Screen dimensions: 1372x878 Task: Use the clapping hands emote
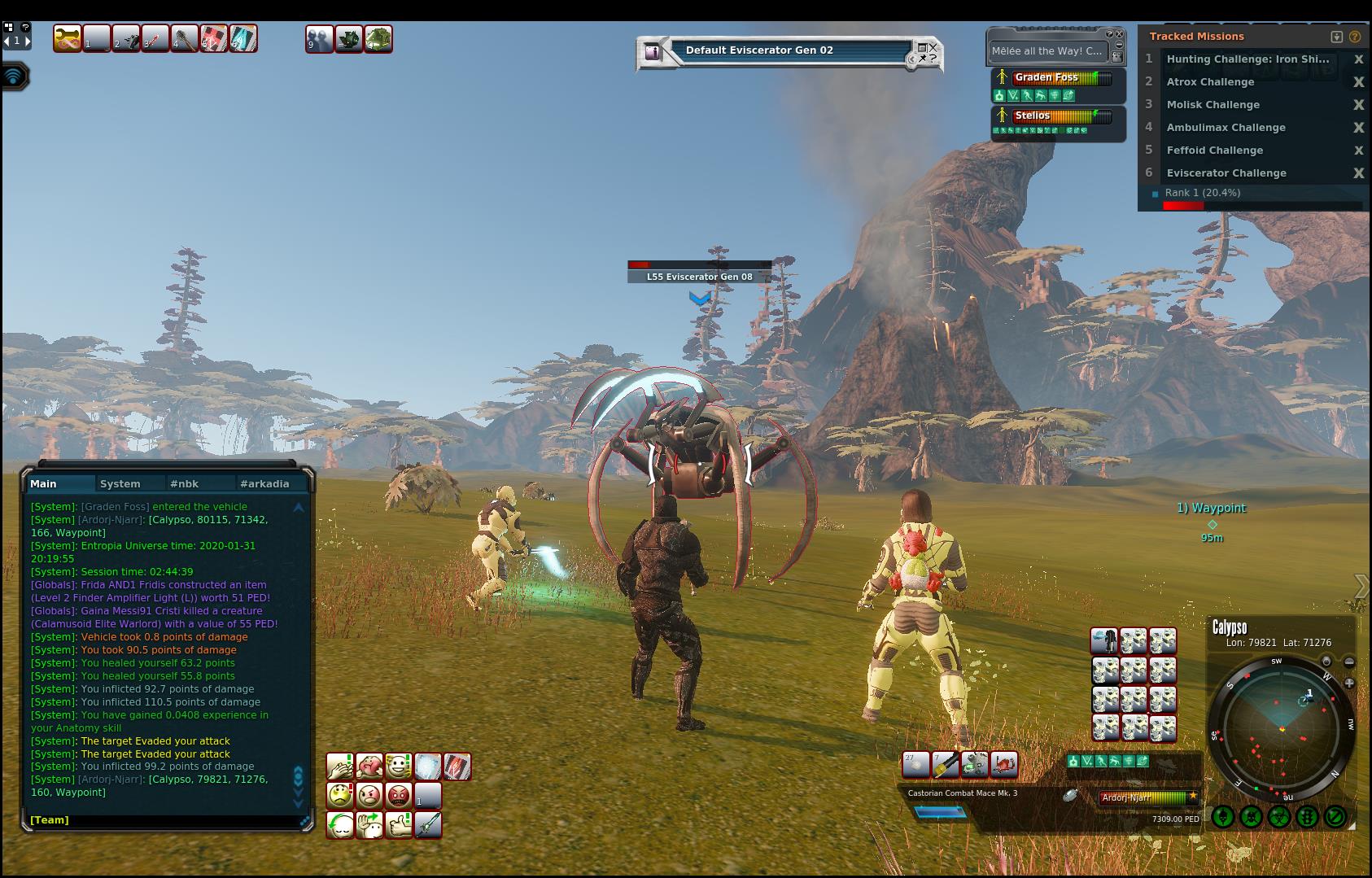(x=340, y=766)
